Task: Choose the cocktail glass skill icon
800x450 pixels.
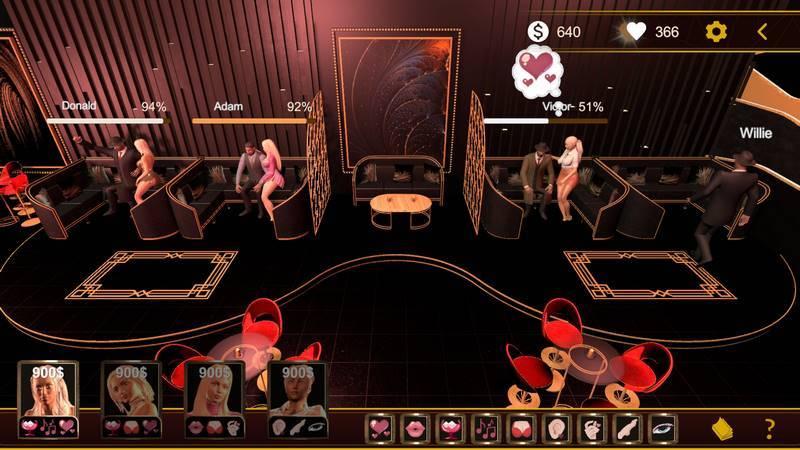Action: 451,428
